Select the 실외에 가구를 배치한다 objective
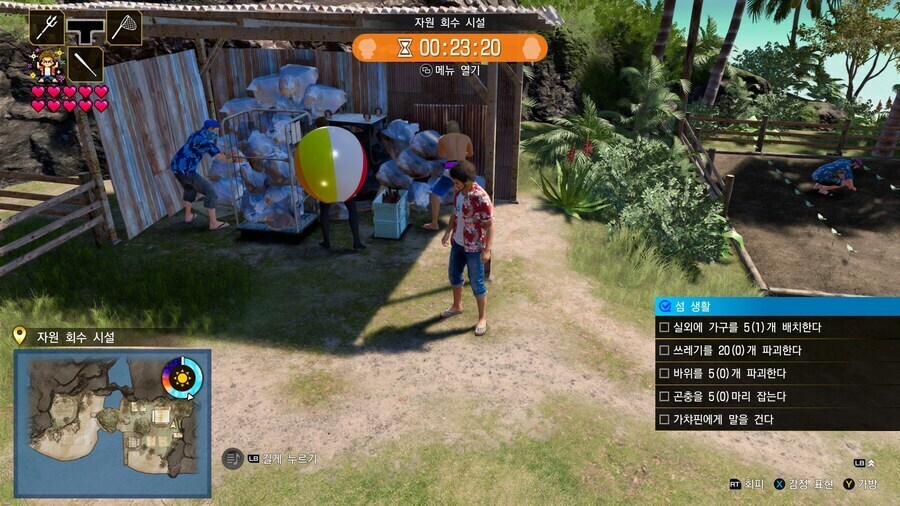 (776, 328)
